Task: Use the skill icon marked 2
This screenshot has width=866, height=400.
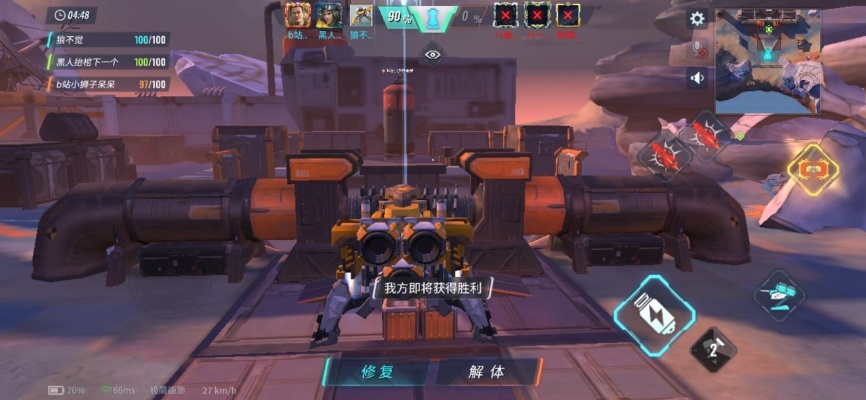Action: [x=713, y=349]
